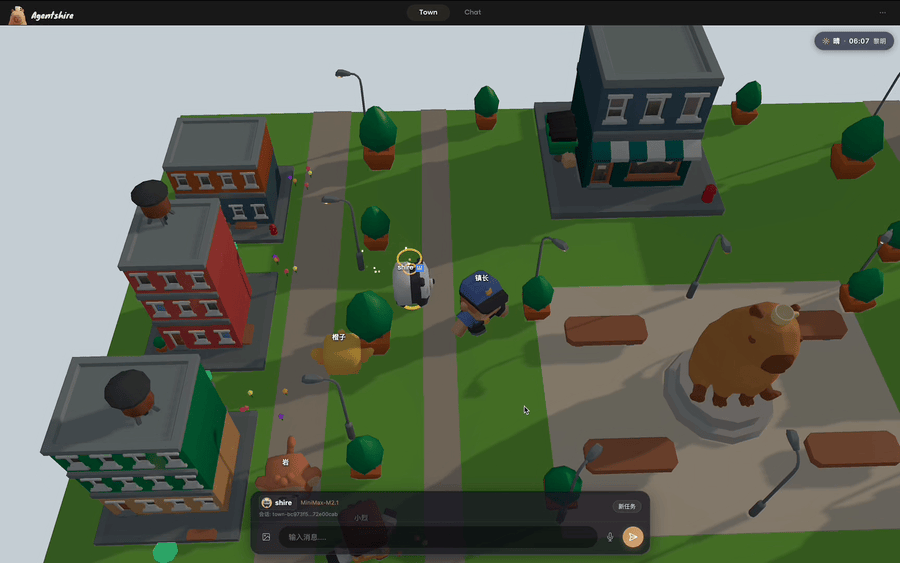This screenshot has height=563, width=900.
Task: Select the shire agent badge in chat panel
Action: [x=277, y=502]
